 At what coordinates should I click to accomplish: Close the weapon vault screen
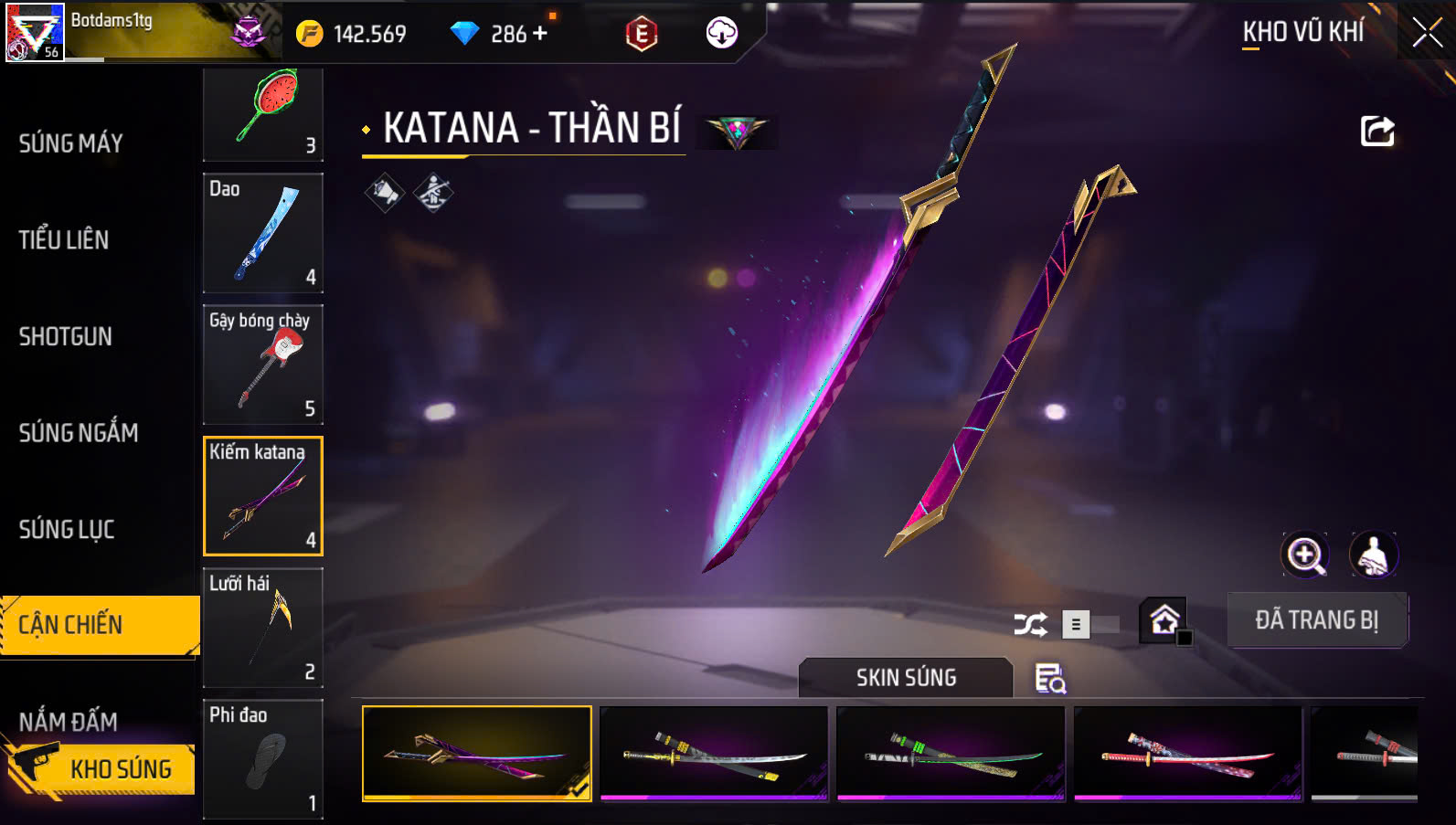[1426, 34]
